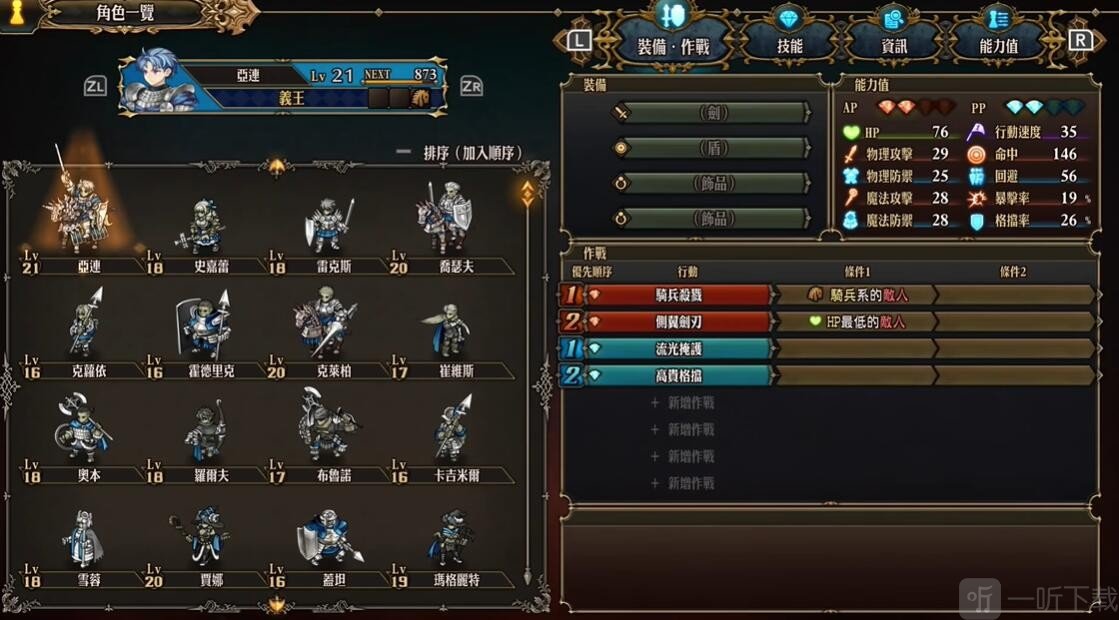Viewport: 1119px width, 620px height.
Task: Select 賈娜 from the roster
Action: click(204, 547)
